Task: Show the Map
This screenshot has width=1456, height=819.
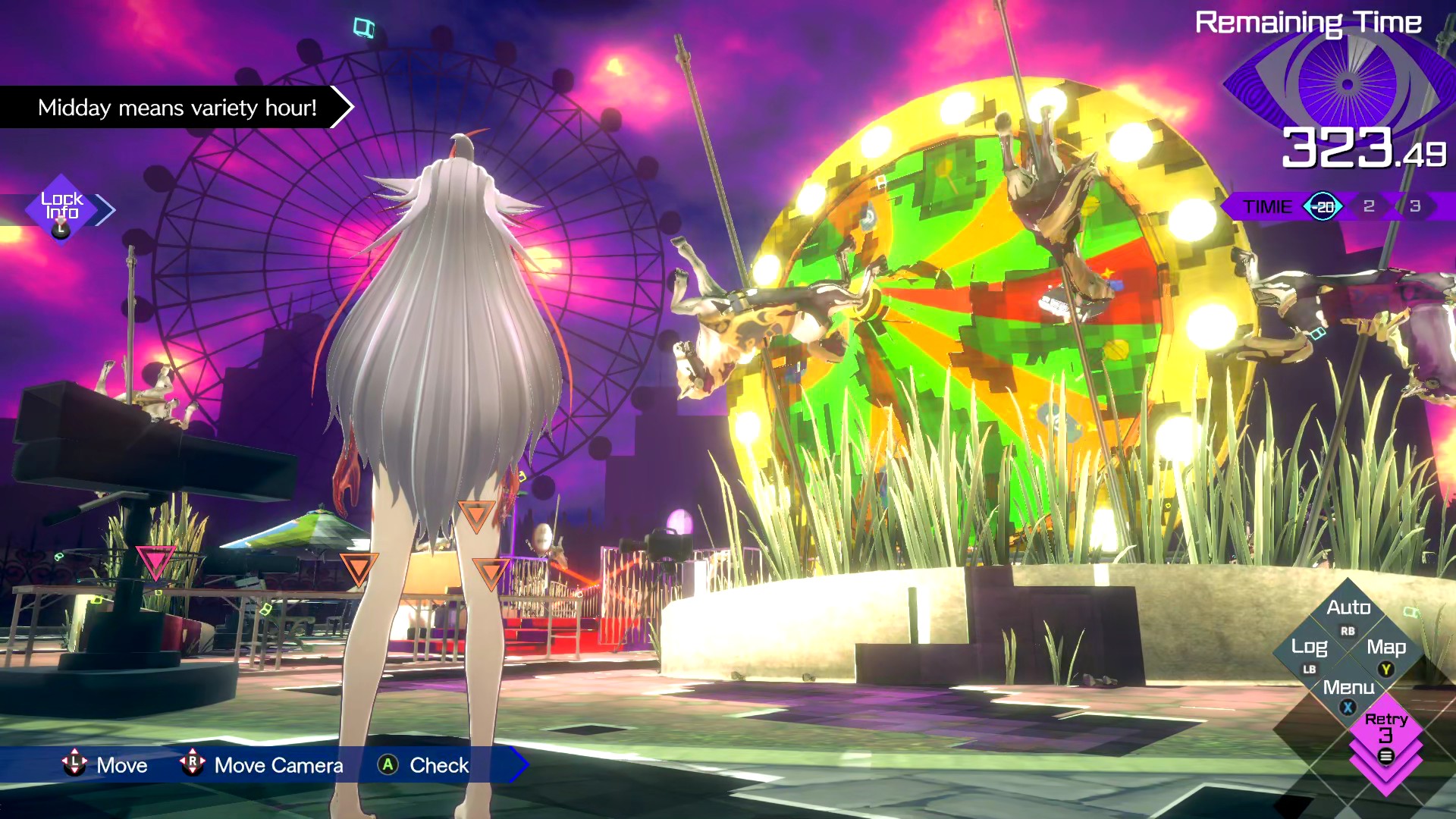Action: click(1386, 648)
